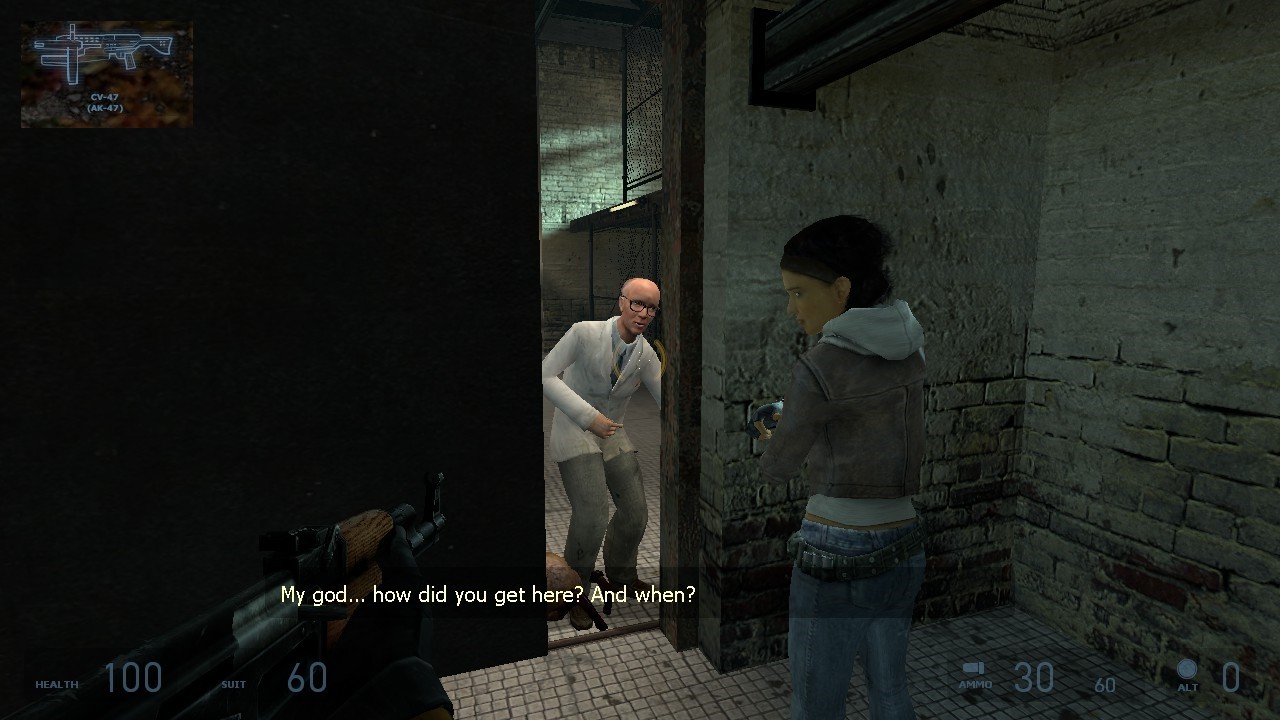
Task: Click the alt-fire counter showing 0
Action: tap(1231, 678)
